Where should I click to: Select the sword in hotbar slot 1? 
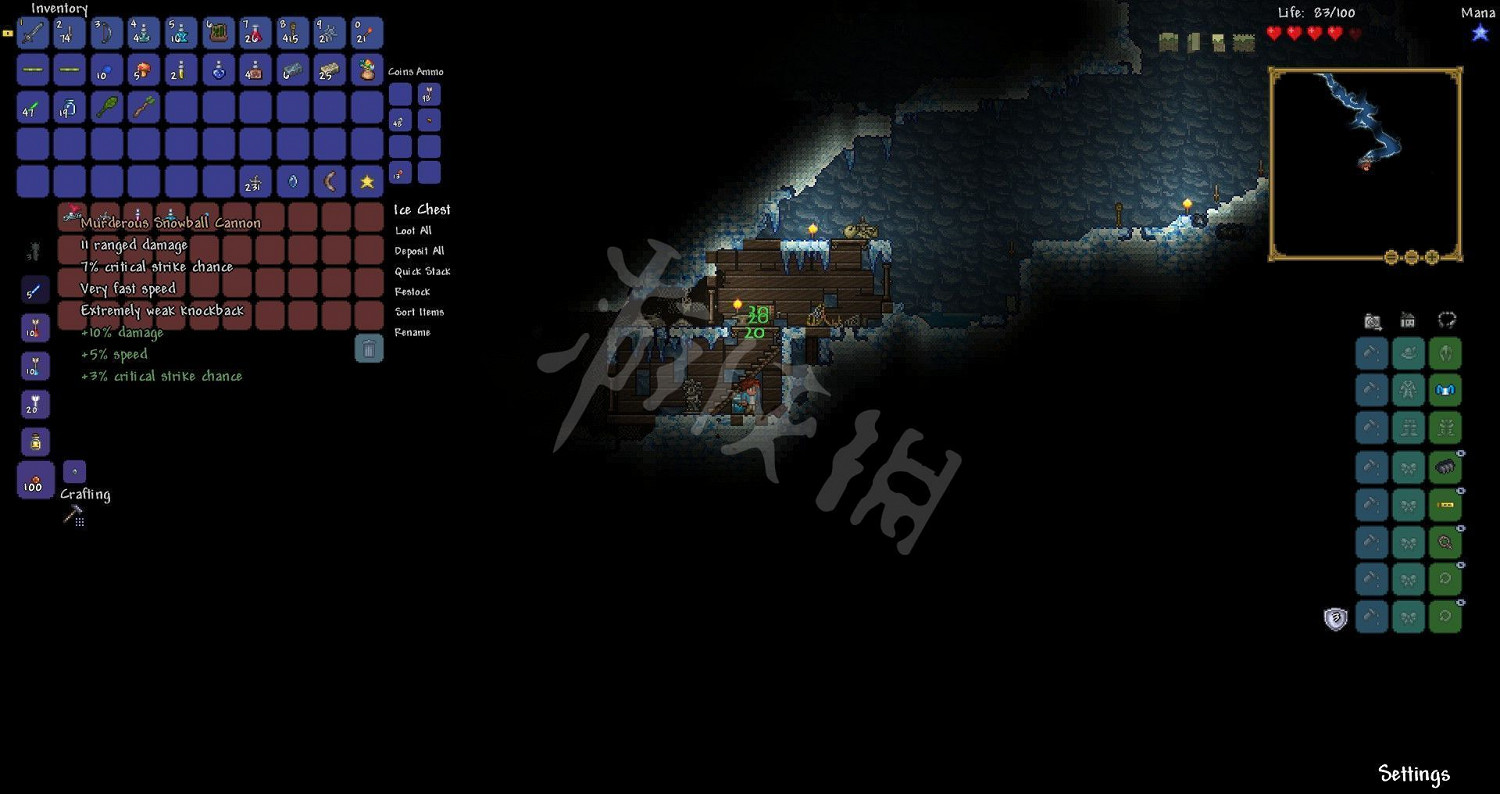click(x=32, y=33)
